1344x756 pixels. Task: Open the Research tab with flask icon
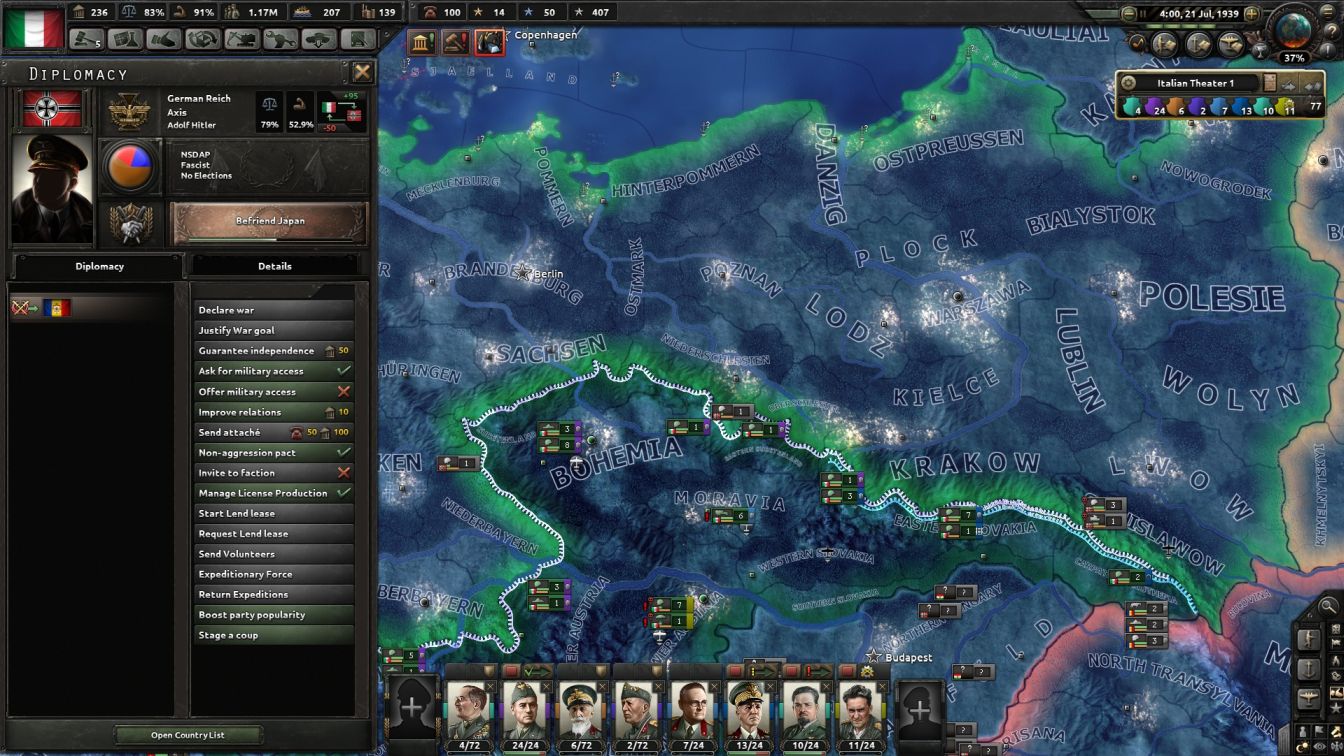click(x=127, y=41)
